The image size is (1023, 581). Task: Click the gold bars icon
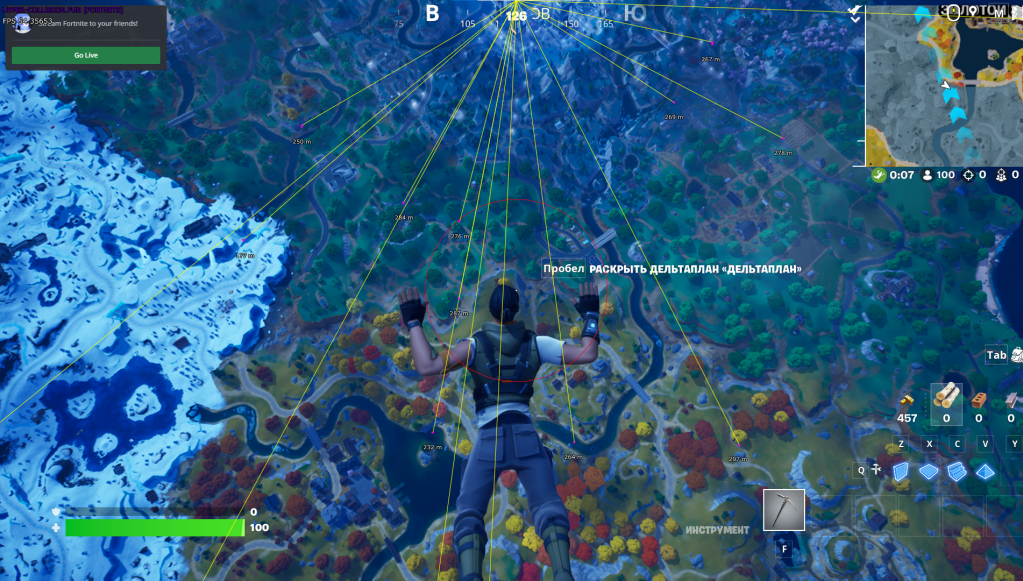[x=908, y=399]
